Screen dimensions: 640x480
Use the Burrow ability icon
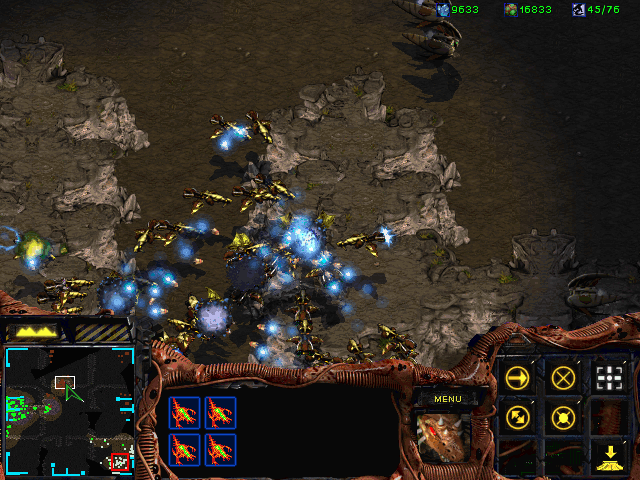(609, 457)
